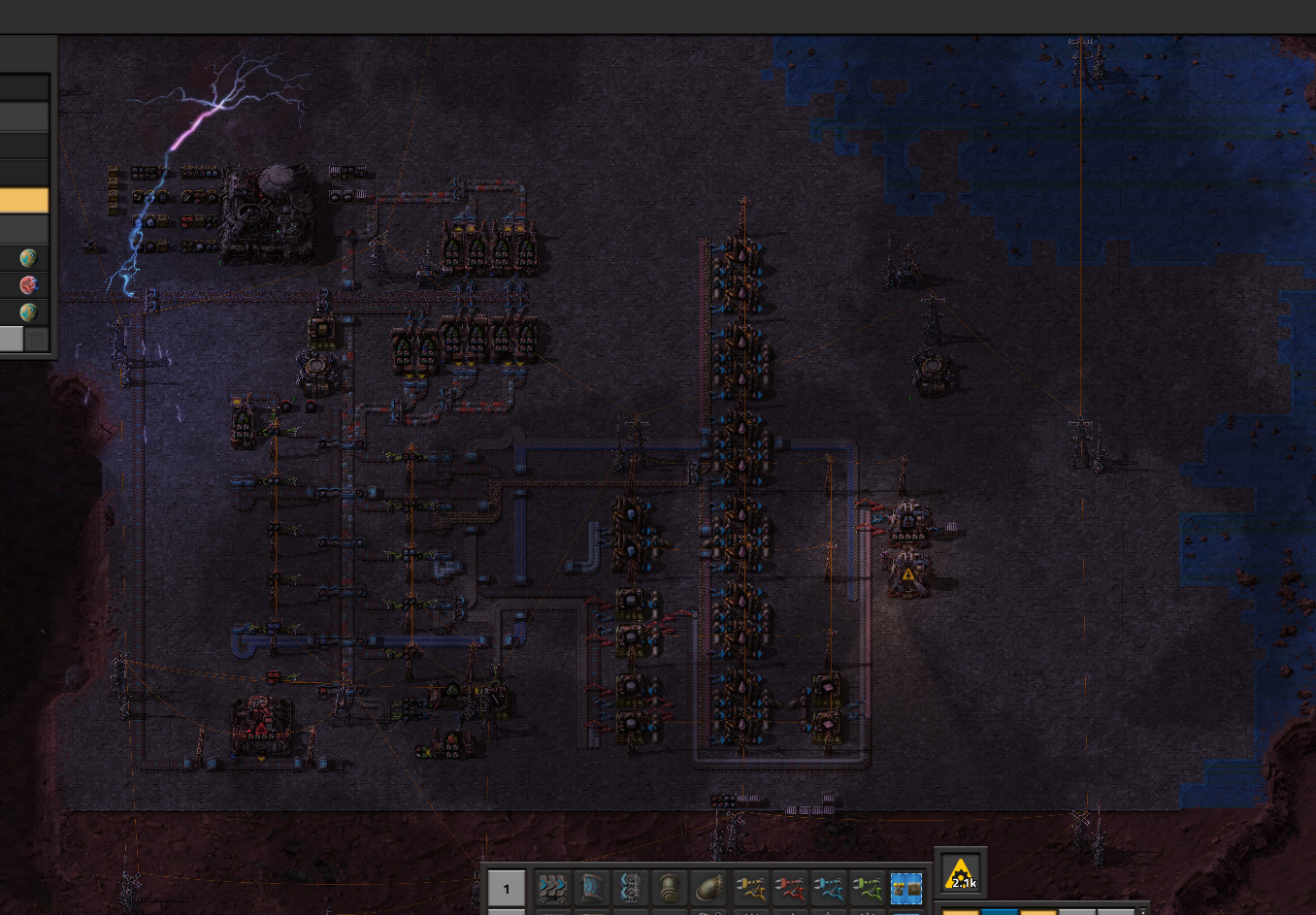Click the trash can button in the side panel

pos(36,339)
